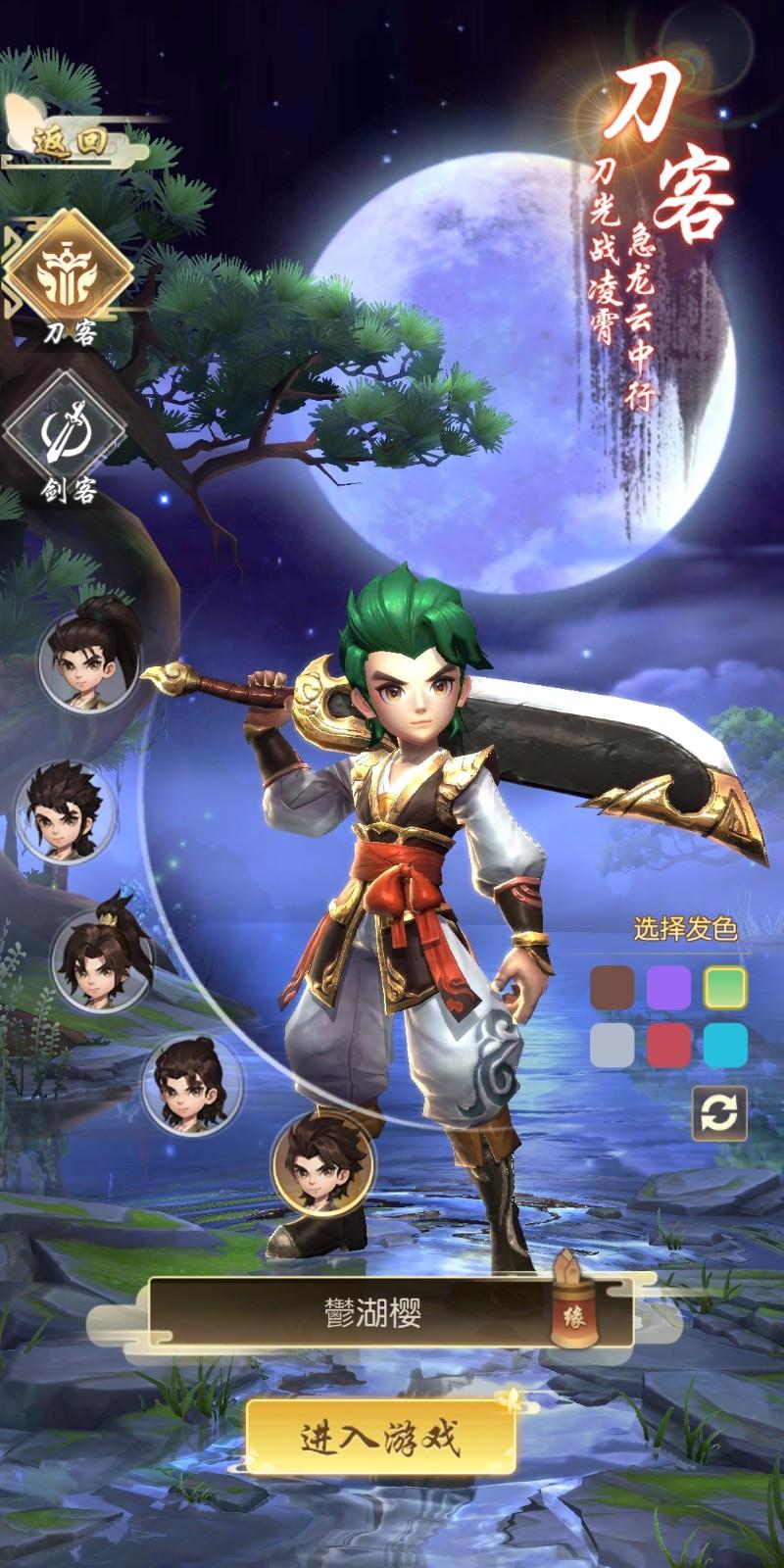The height and width of the screenshot is (1568, 784).
Task: Select the green hair color swatch
Action: tap(725, 988)
